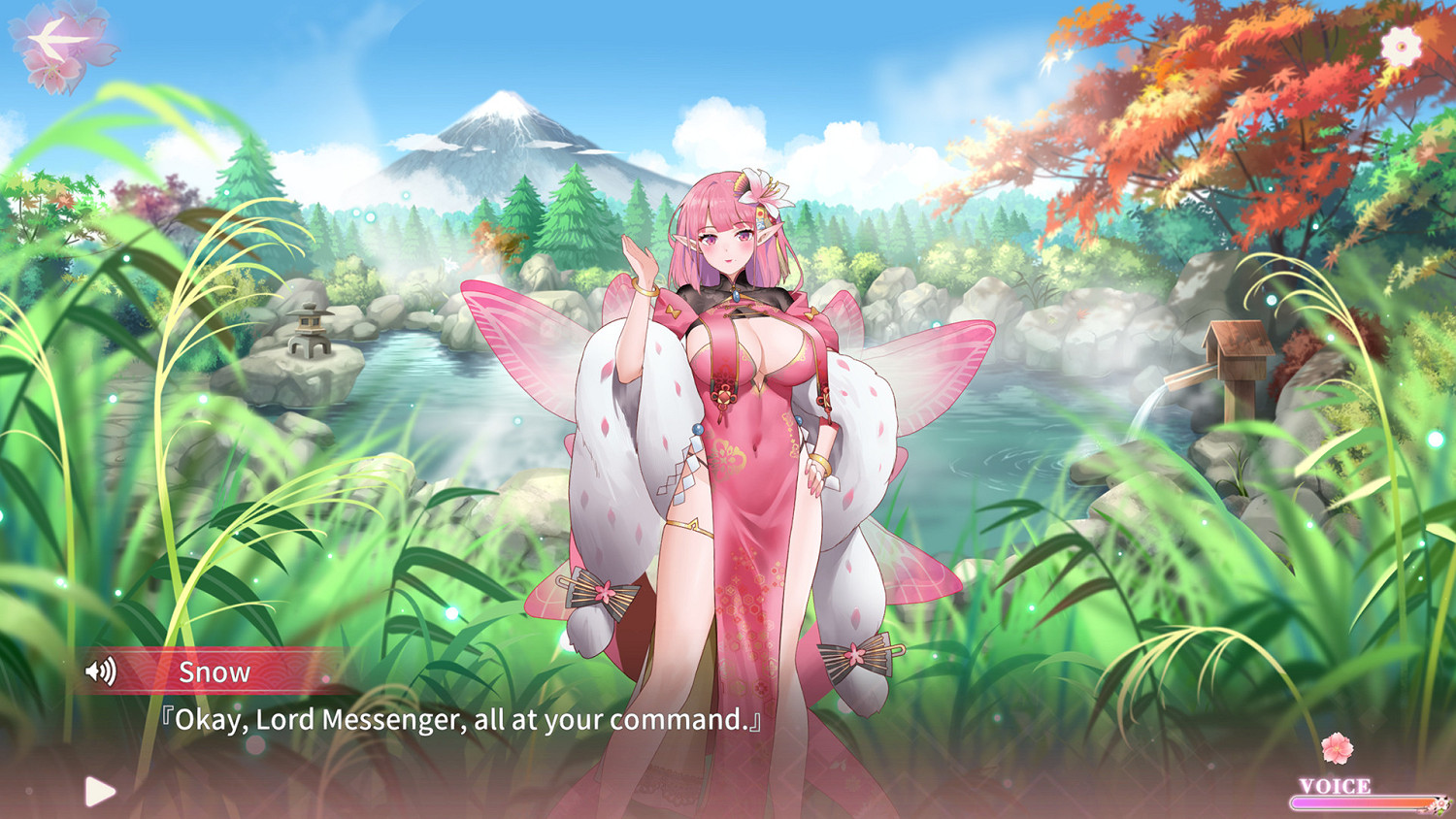This screenshot has width=1456, height=819.
Task: Click the dialogue line from Lord Messenger
Action: coord(461,720)
